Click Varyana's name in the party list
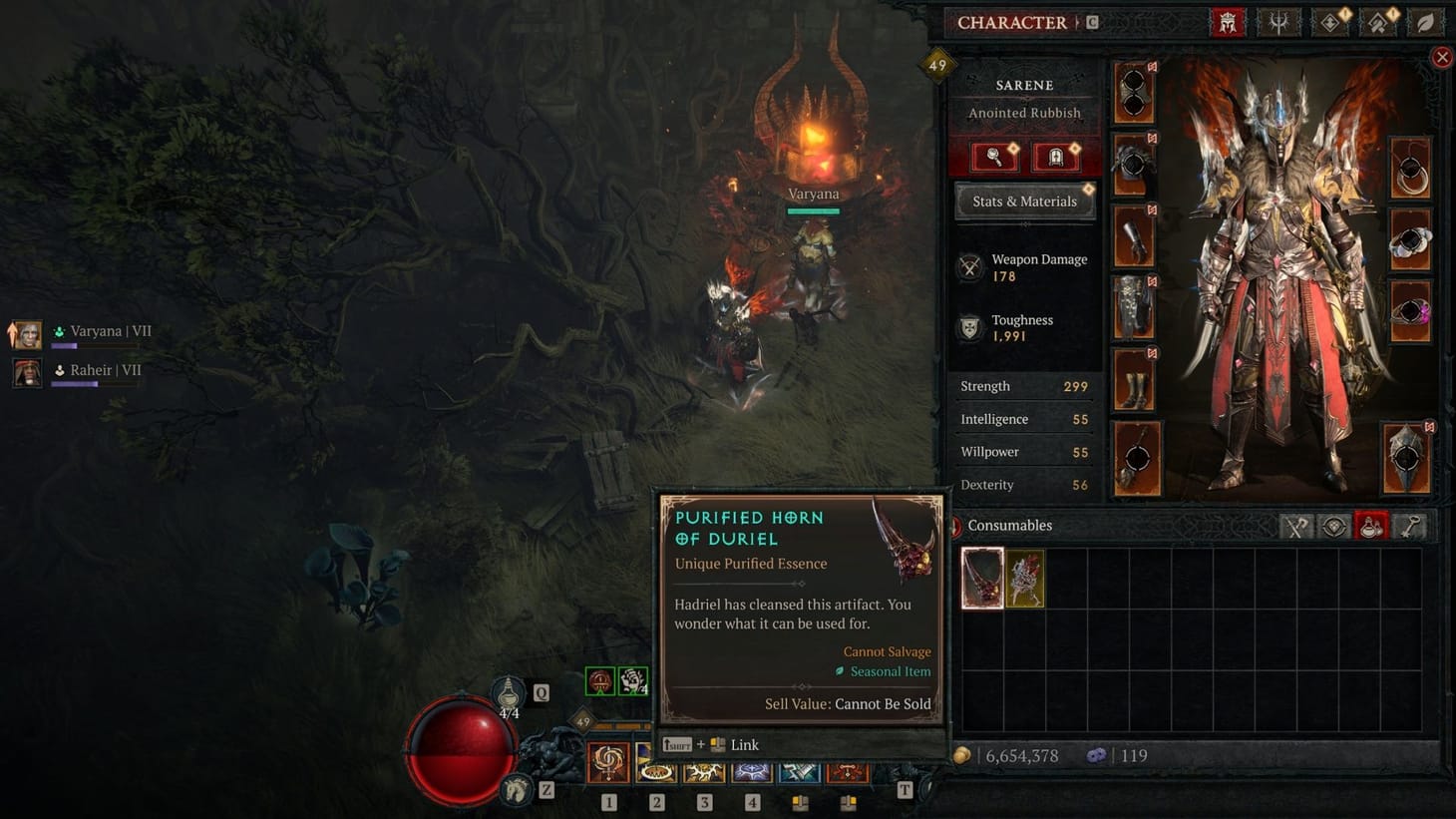This screenshot has height=819, width=1456. (103, 330)
